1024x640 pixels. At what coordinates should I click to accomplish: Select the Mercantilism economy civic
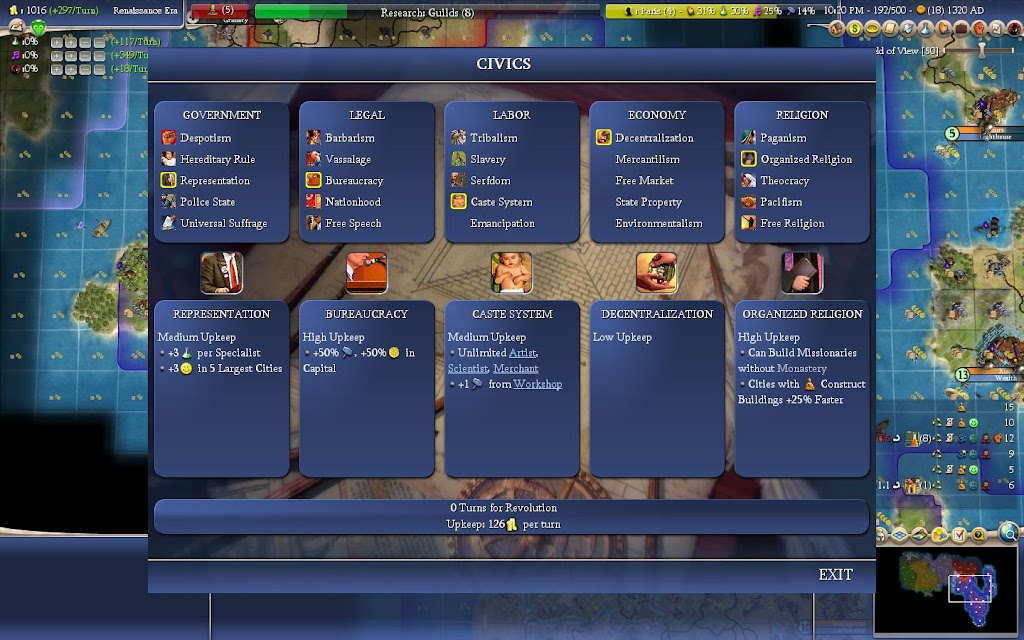click(x=647, y=159)
